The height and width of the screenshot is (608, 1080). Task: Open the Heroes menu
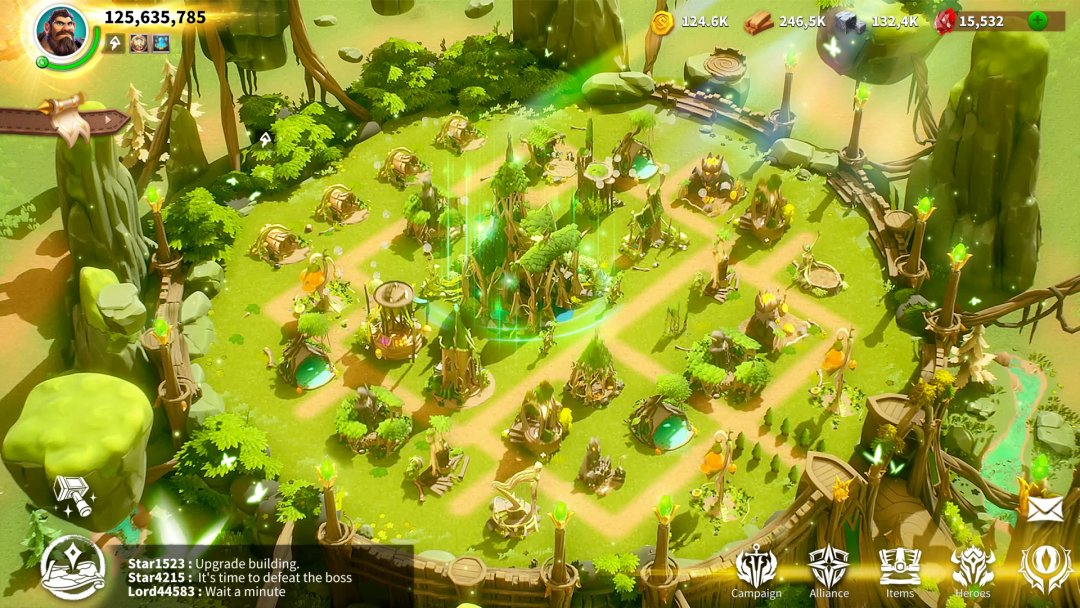tap(973, 570)
